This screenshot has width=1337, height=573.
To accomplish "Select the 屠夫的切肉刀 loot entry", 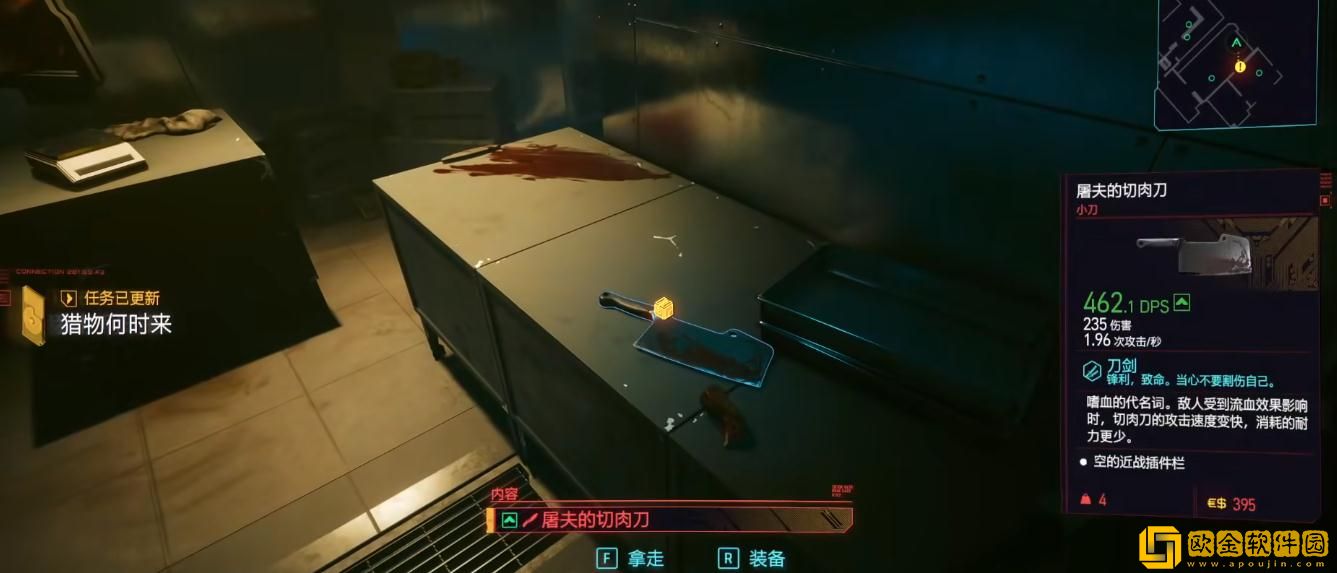I will [x=668, y=520].
